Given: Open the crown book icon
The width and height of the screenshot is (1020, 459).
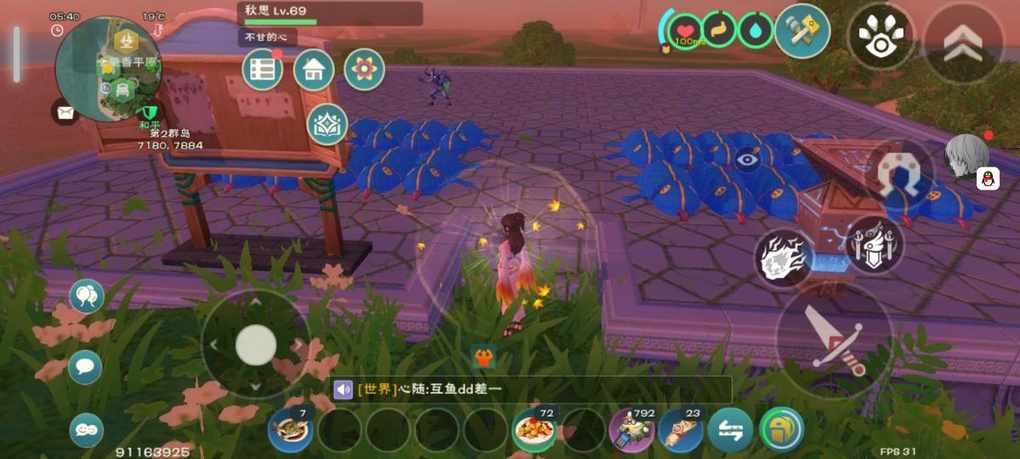Looking at the screenshot, I should [327, 124].
